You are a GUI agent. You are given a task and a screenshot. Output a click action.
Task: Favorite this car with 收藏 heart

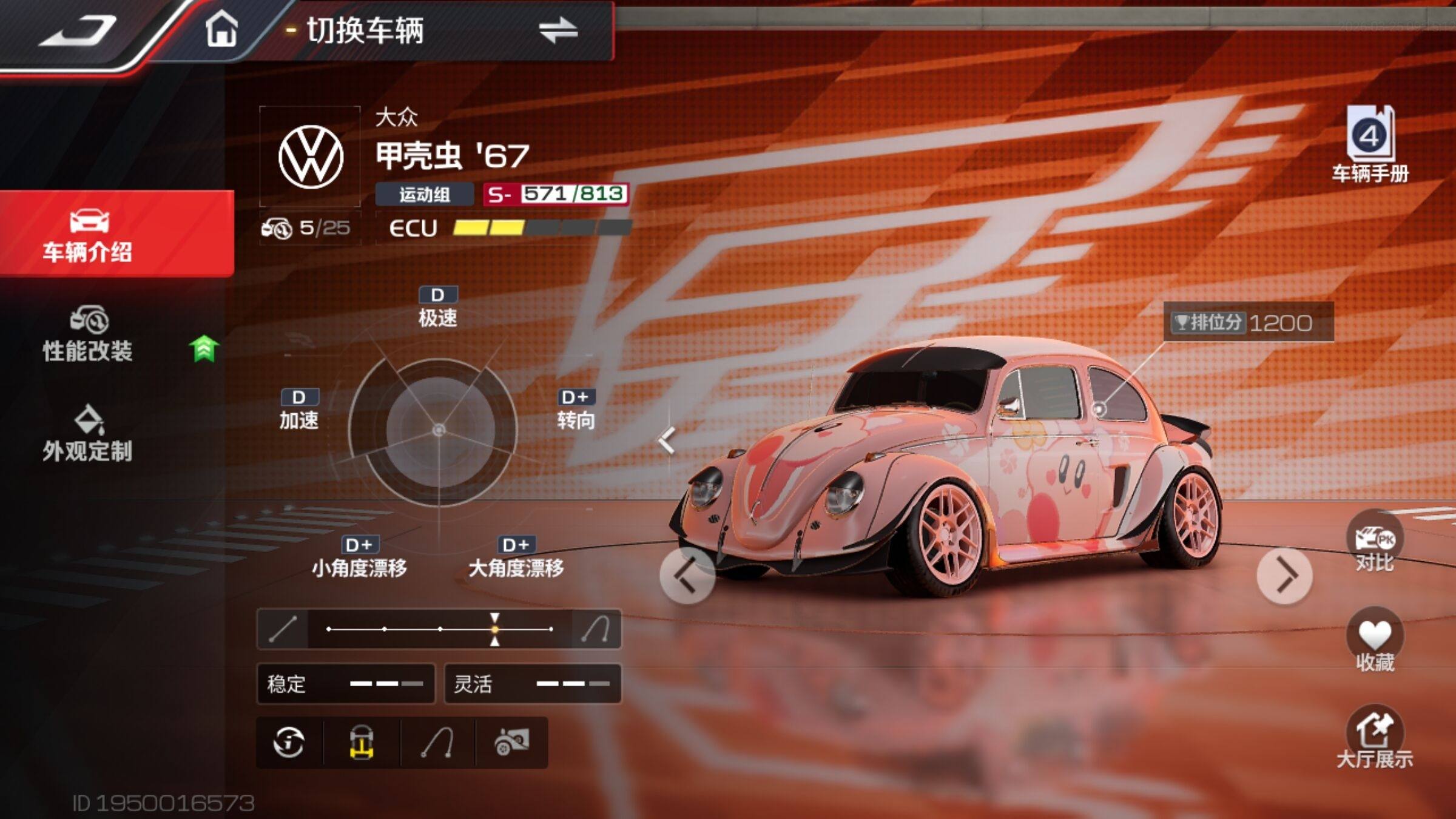pos(1374,640)
